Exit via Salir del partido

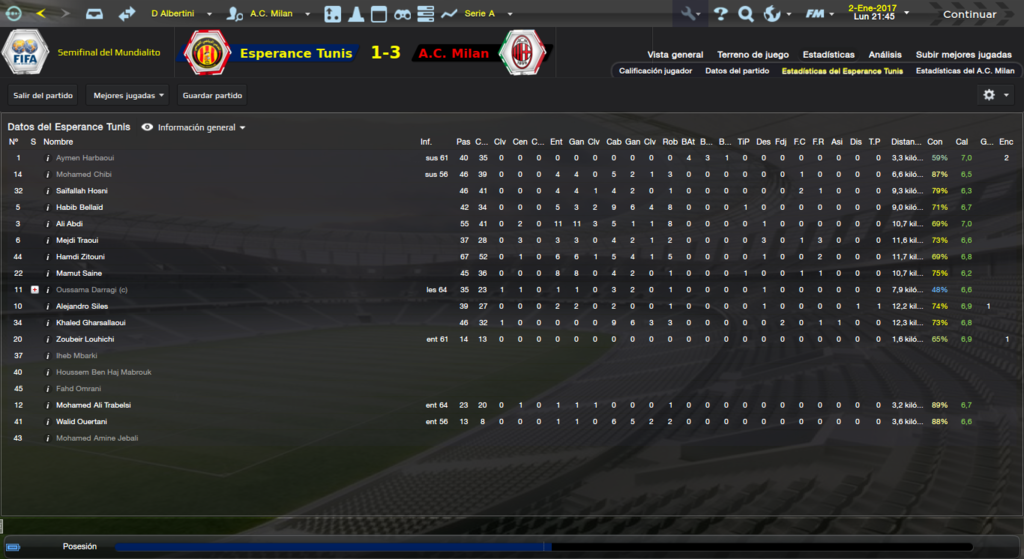[x=42, y=96]
